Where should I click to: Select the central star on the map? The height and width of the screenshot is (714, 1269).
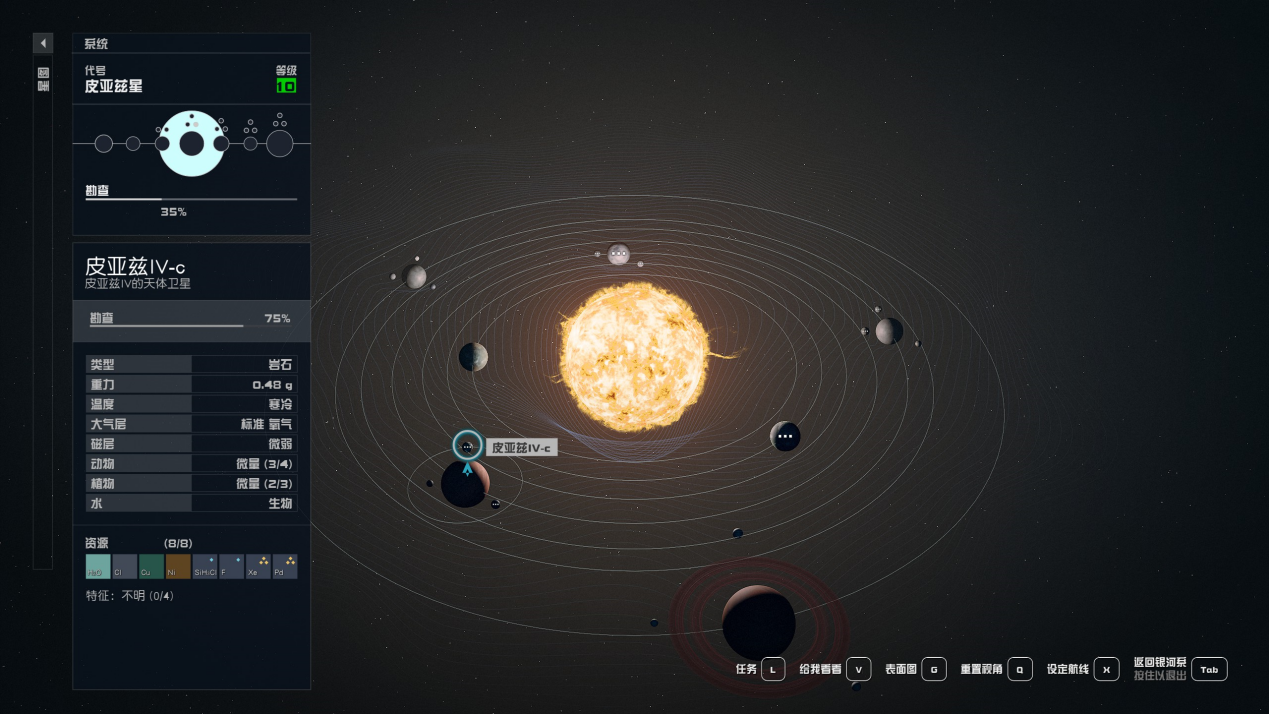tap(634, 356)
